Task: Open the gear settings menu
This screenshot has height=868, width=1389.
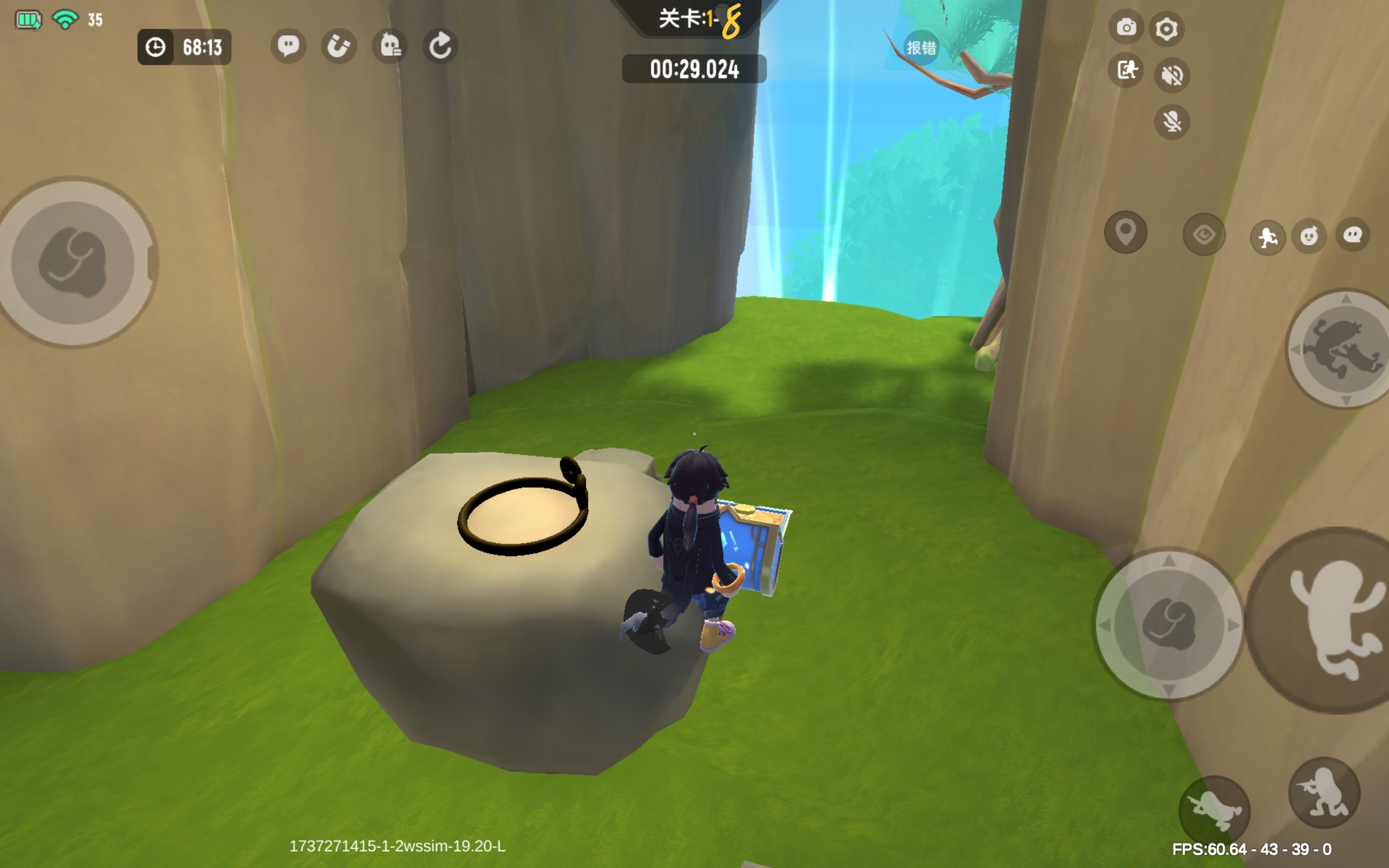Action: (x=1167, y=29)
